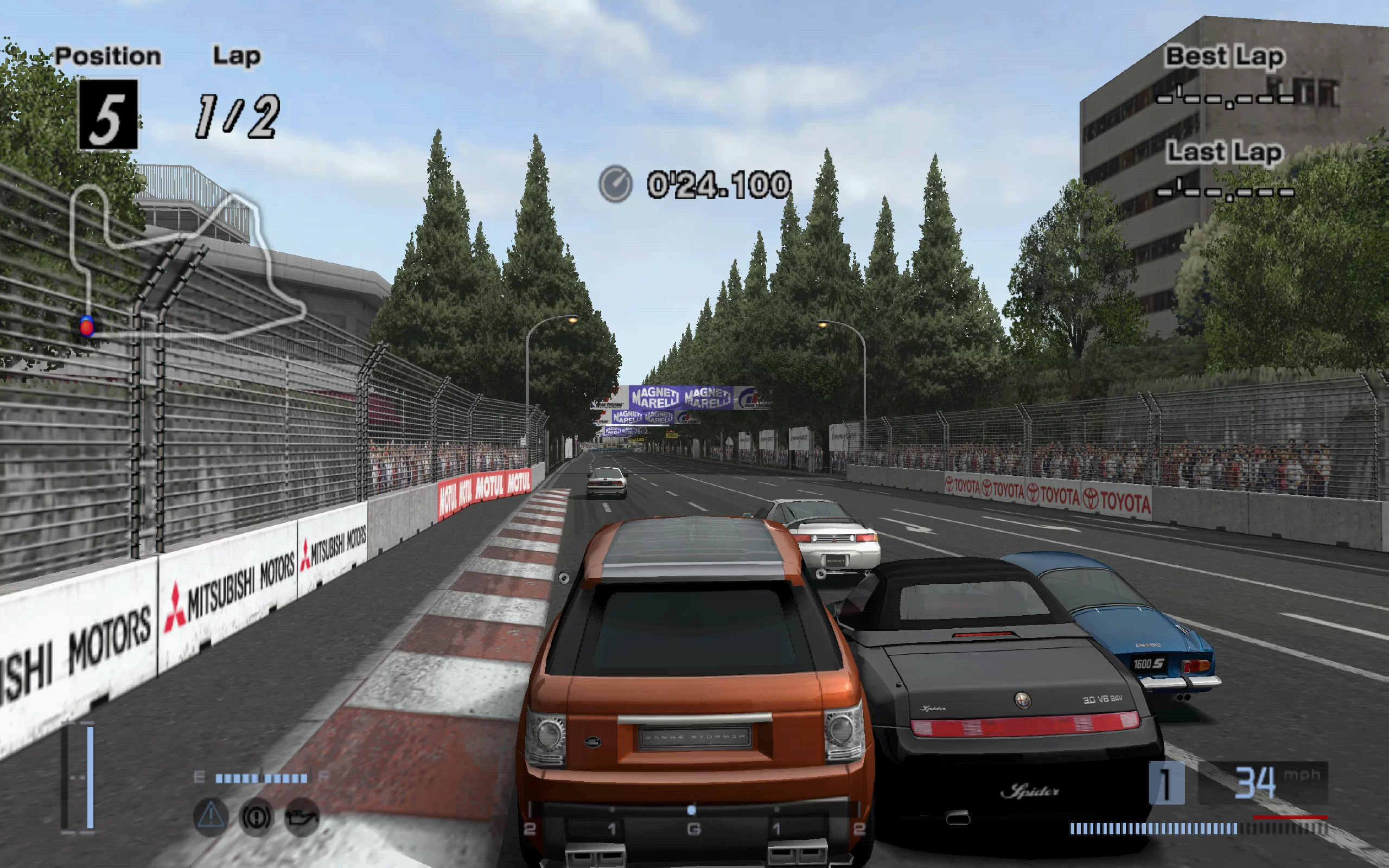Click the warning triangle indicator icon
Viewport: 1389px width, 868px height.
pos(211,816)
